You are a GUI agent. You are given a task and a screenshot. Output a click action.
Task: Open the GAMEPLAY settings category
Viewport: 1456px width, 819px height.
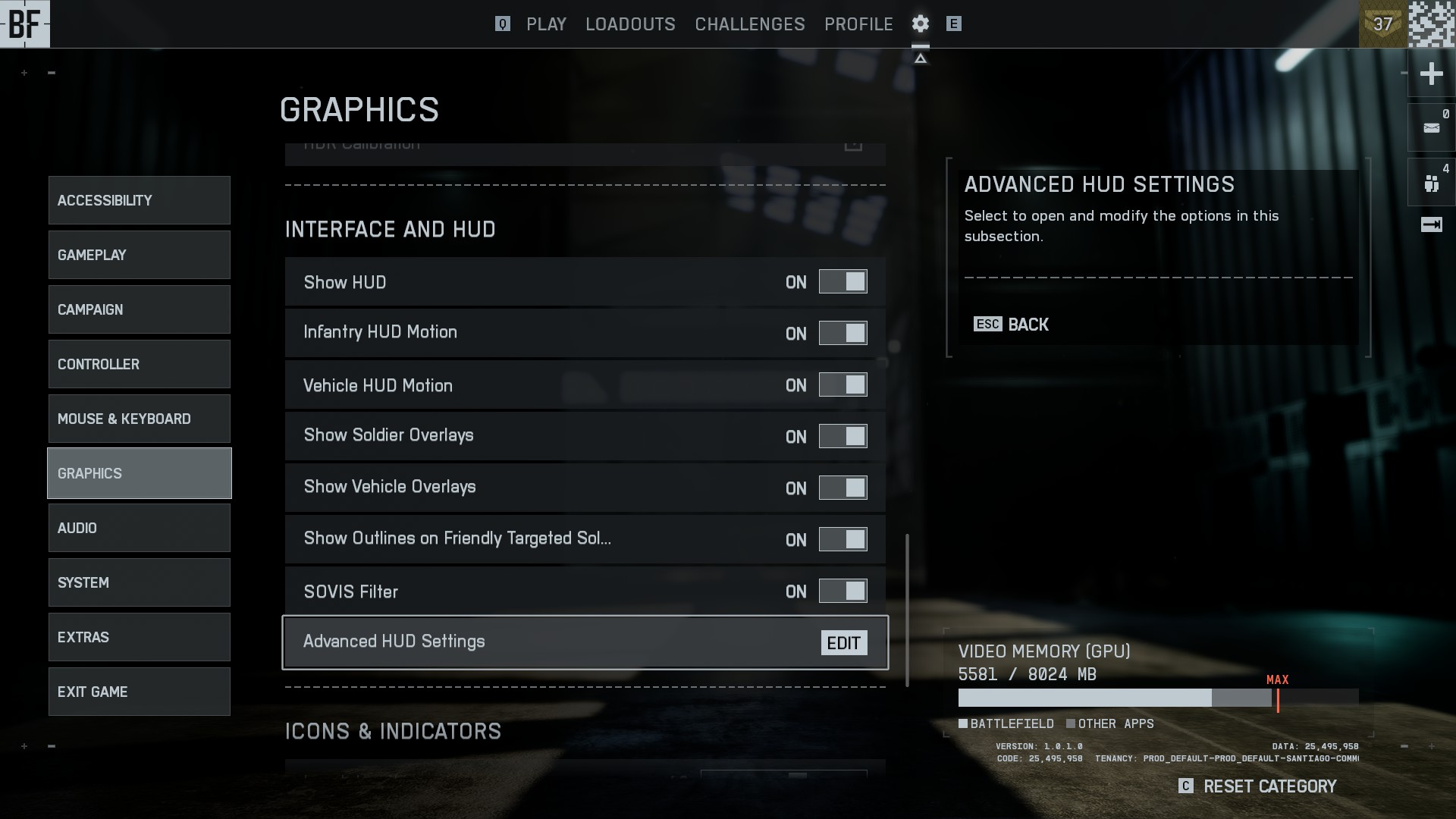click(140, 255)
